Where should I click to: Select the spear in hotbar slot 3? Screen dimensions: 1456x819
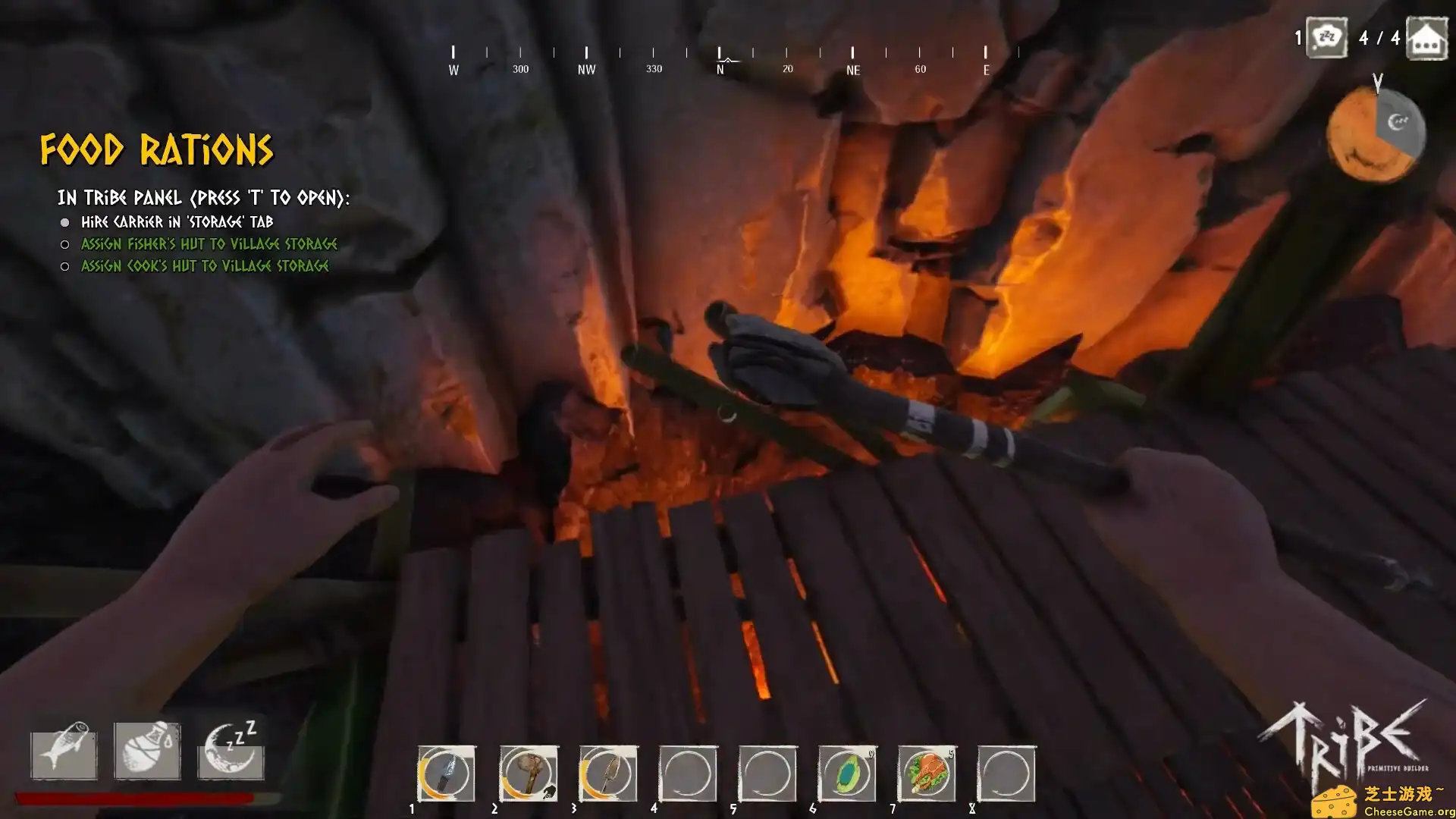[x=609, y=775]
